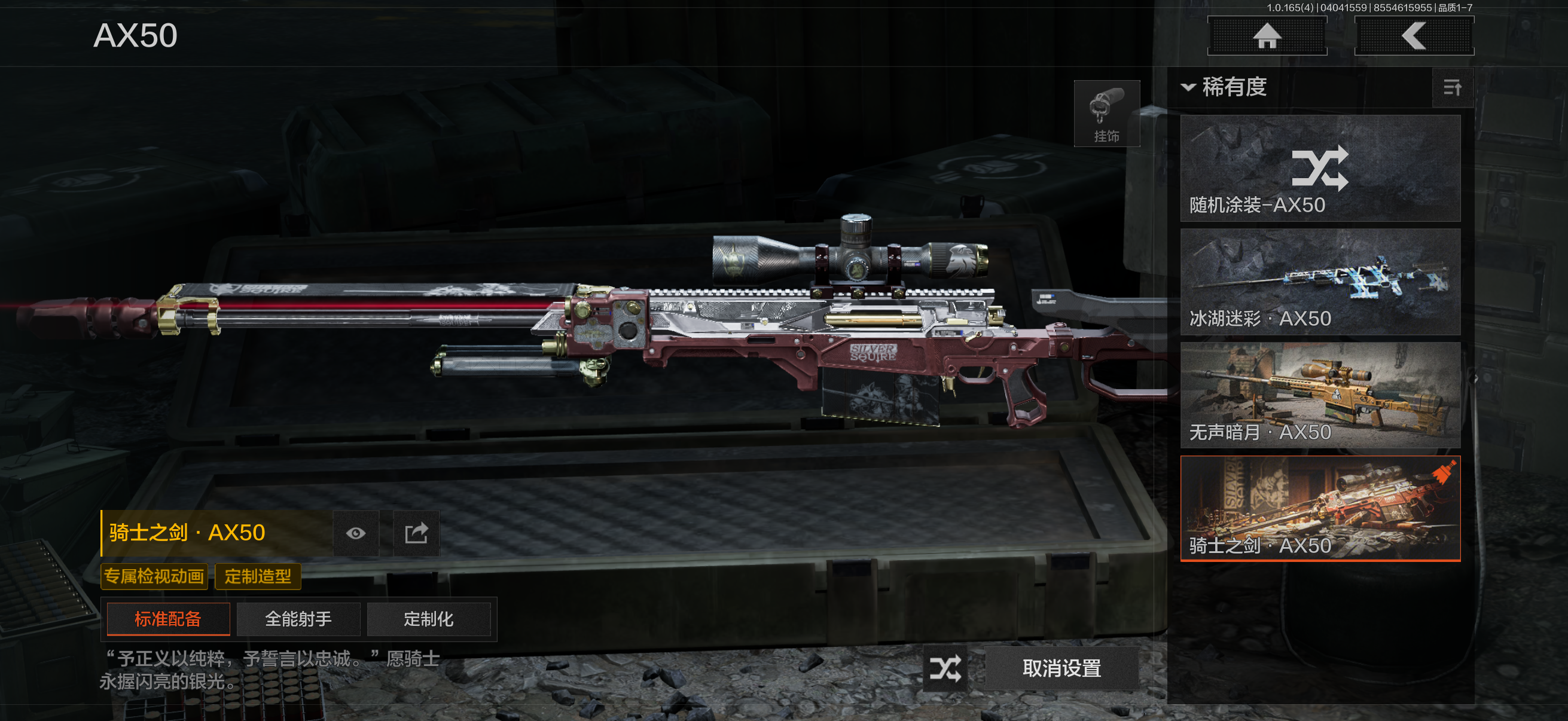
Task: Click the shuffle button beside 取消设置
Action: 945,668
